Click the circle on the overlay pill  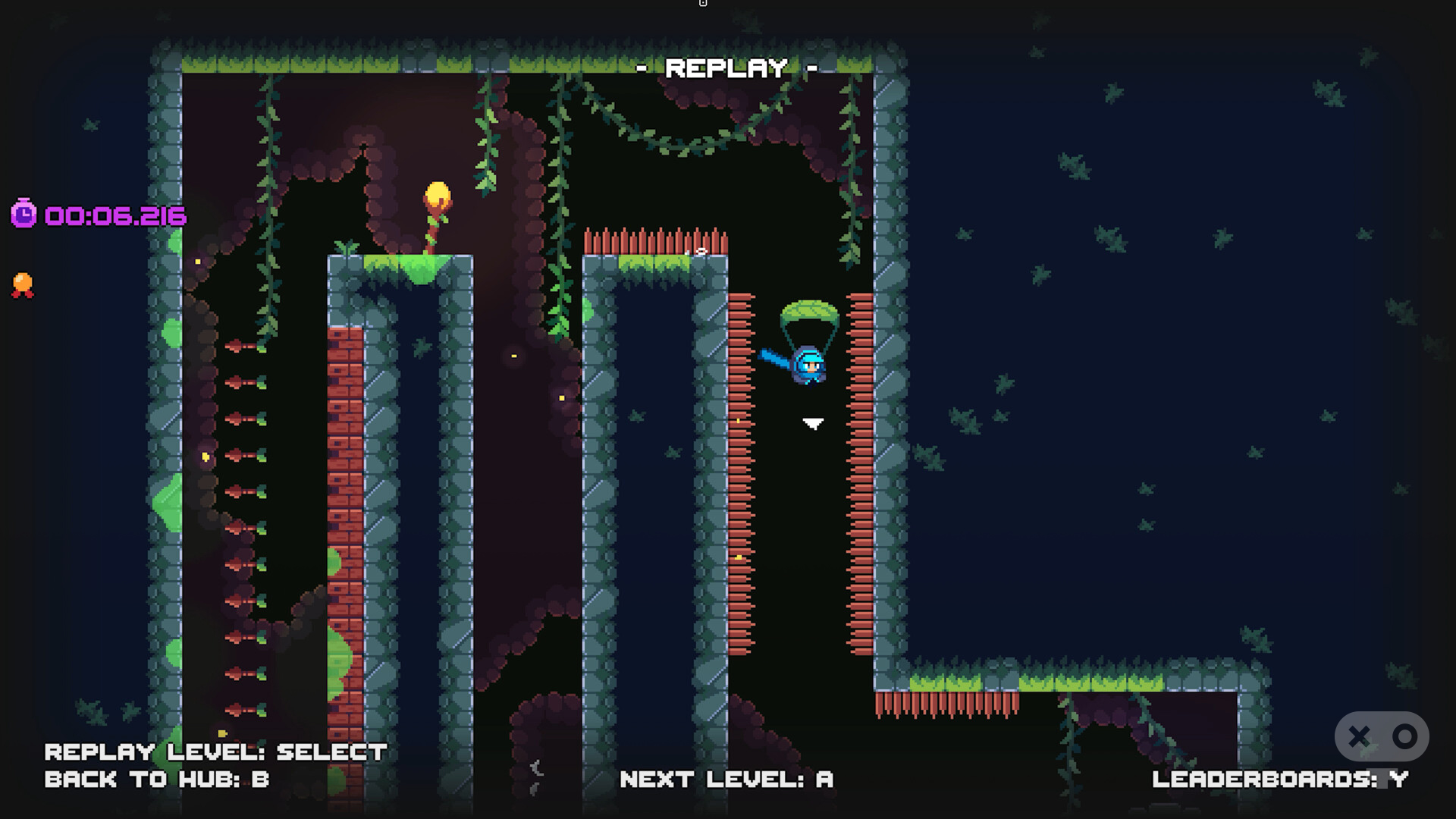[1404, 736]
